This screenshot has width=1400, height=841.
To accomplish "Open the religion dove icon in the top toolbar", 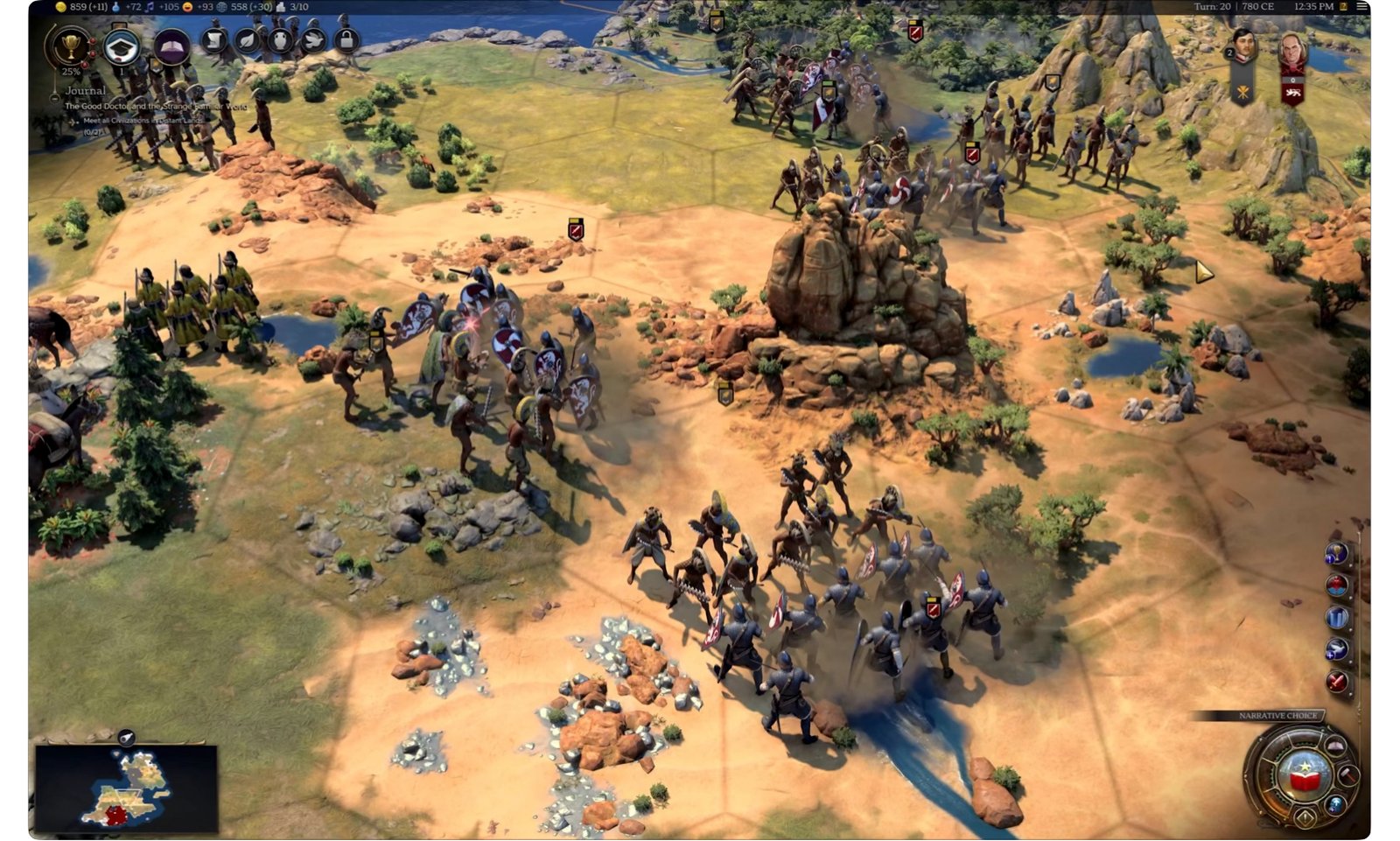I will pos(312,41).
